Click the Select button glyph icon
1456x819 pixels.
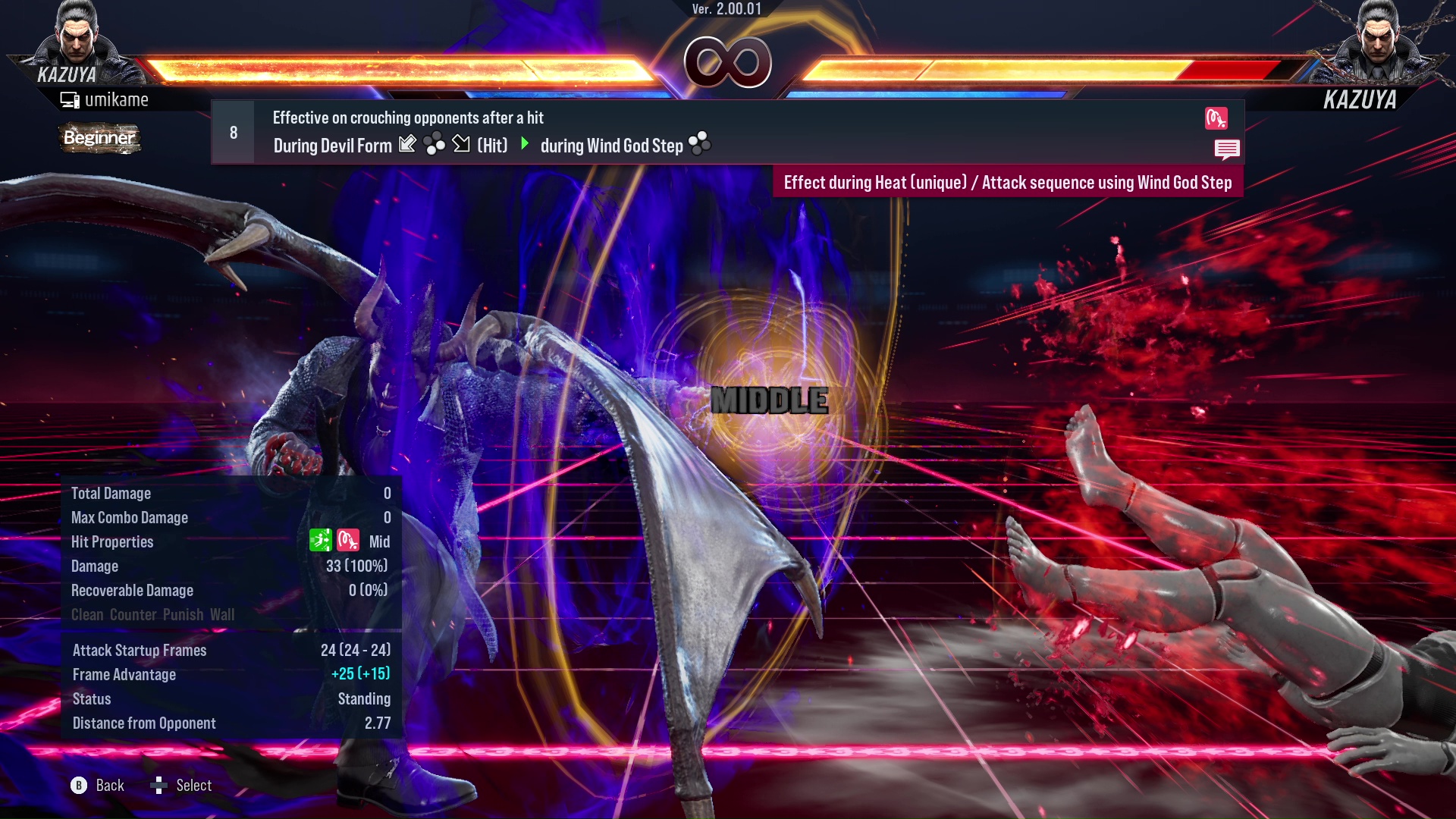point(160,786)
